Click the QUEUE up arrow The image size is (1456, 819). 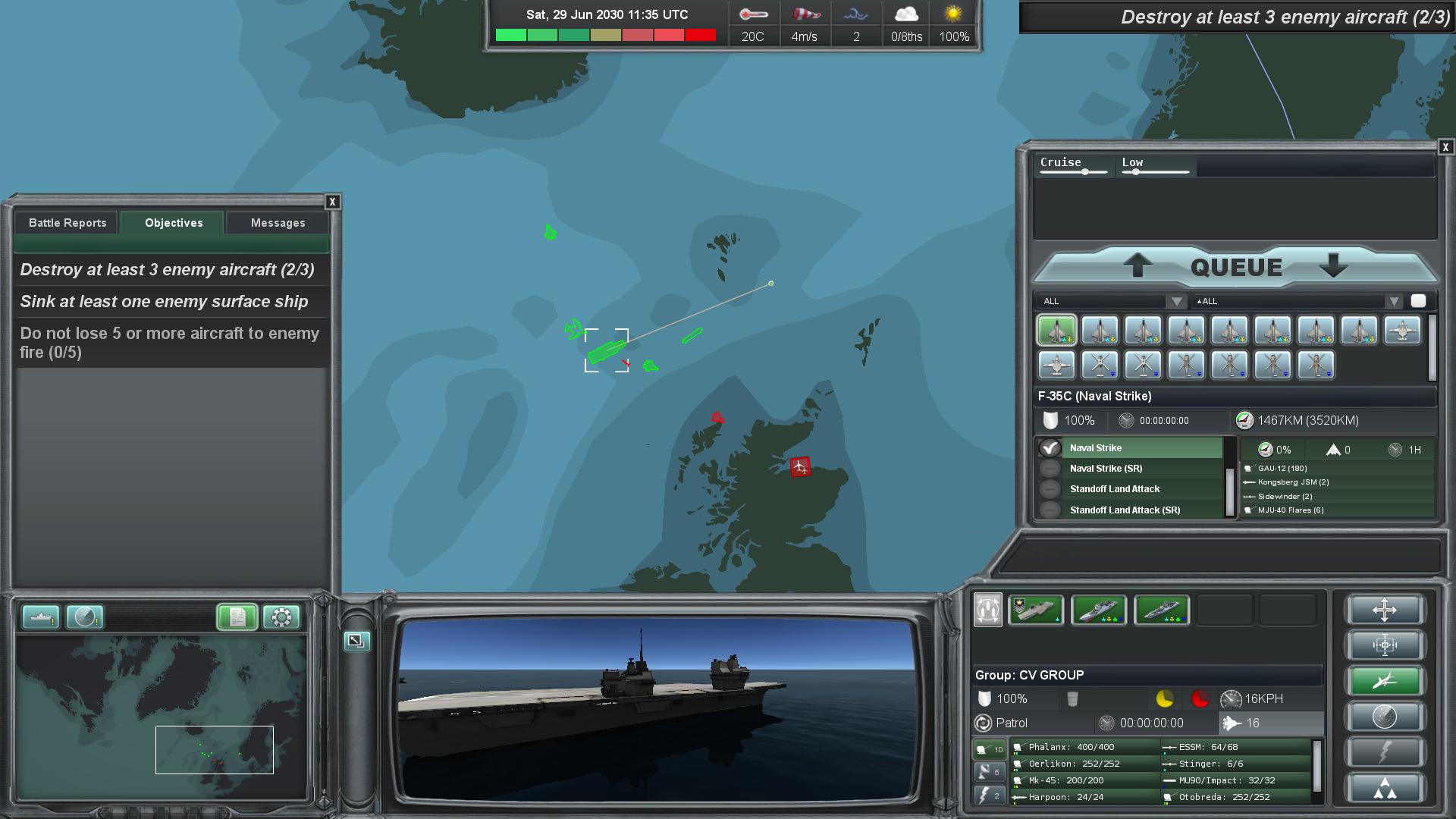click(1137, 266)
